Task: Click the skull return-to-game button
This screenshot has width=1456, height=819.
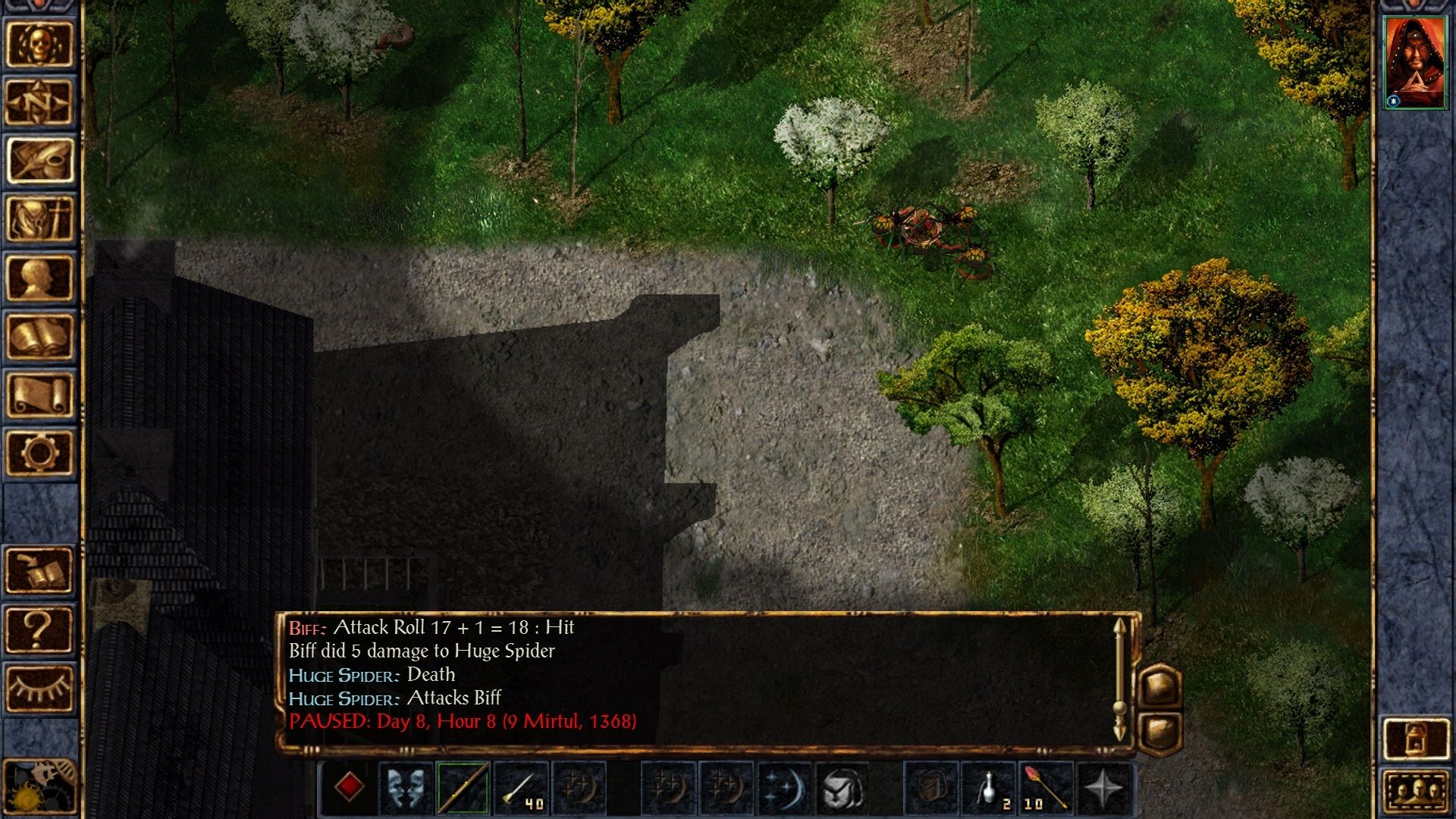Action: tap(39, 44)
